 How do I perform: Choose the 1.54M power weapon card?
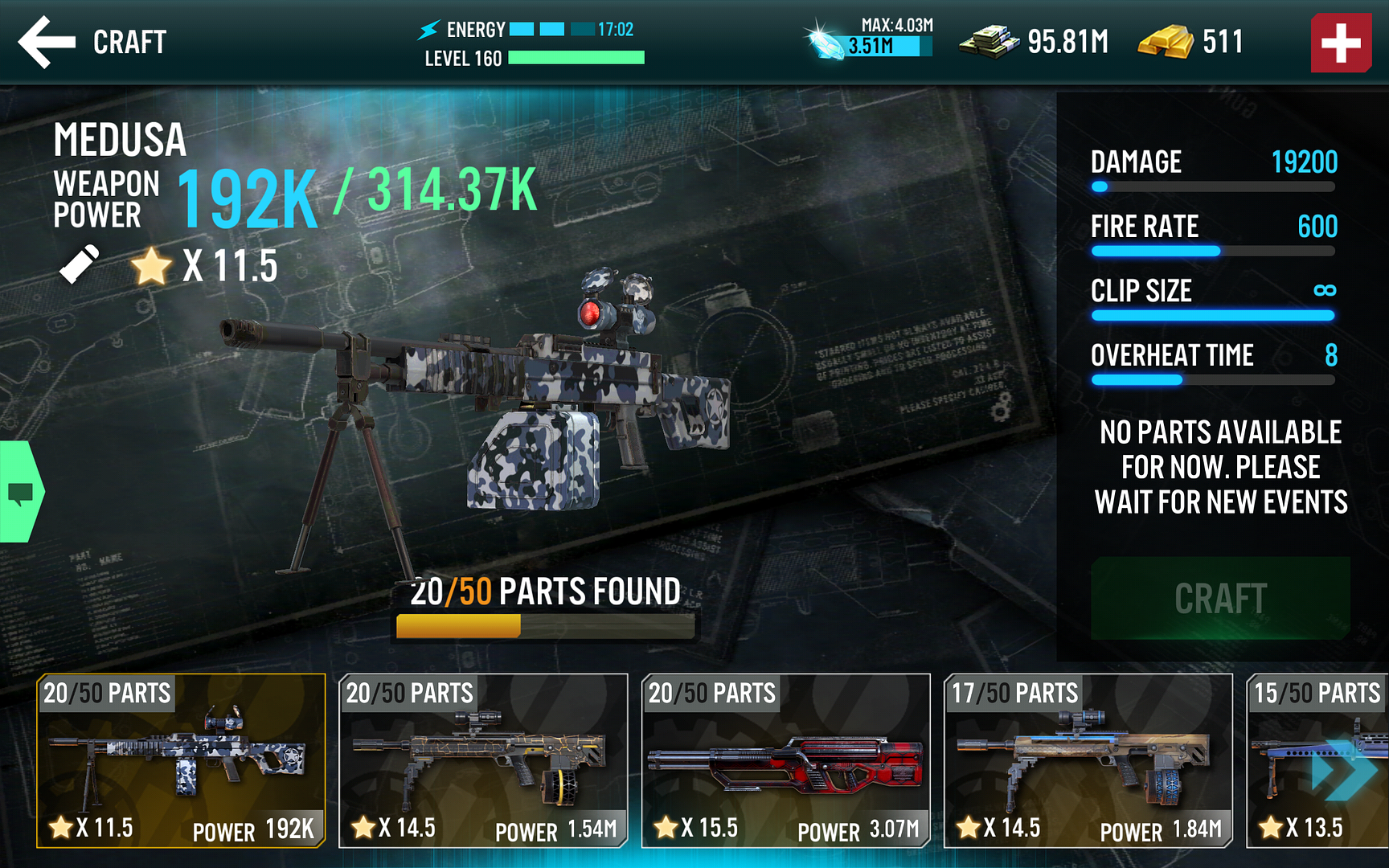483,760
